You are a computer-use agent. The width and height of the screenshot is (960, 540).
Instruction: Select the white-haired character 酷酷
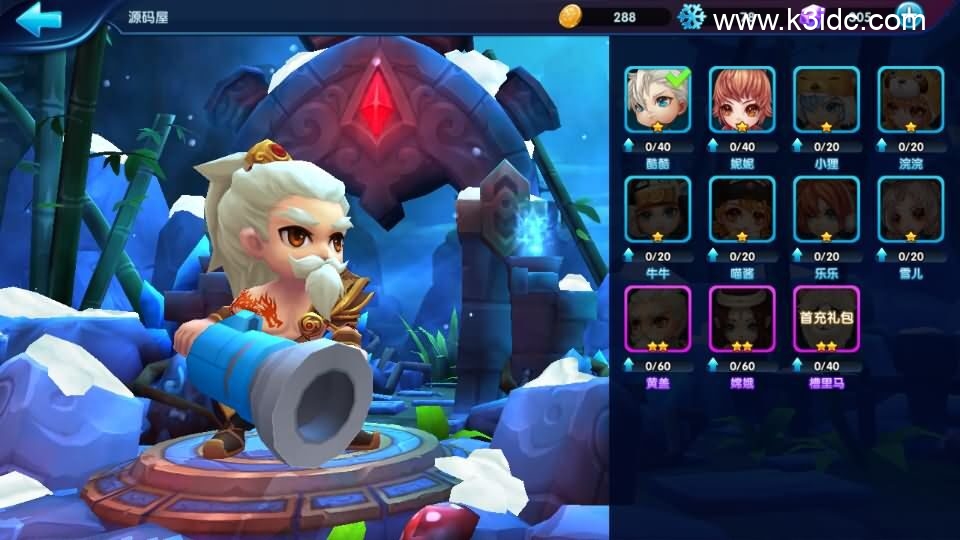point(658,99)
